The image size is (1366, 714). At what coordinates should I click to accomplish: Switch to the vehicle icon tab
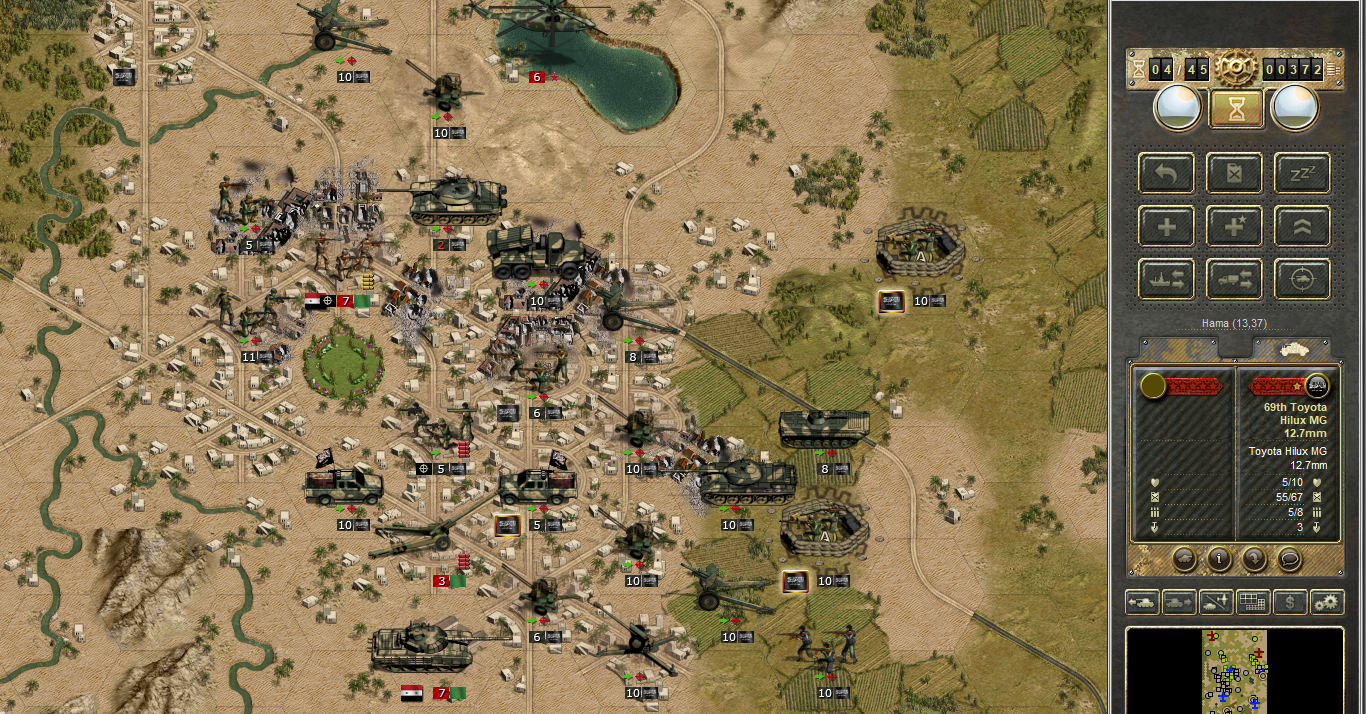tap(1290, 348)
